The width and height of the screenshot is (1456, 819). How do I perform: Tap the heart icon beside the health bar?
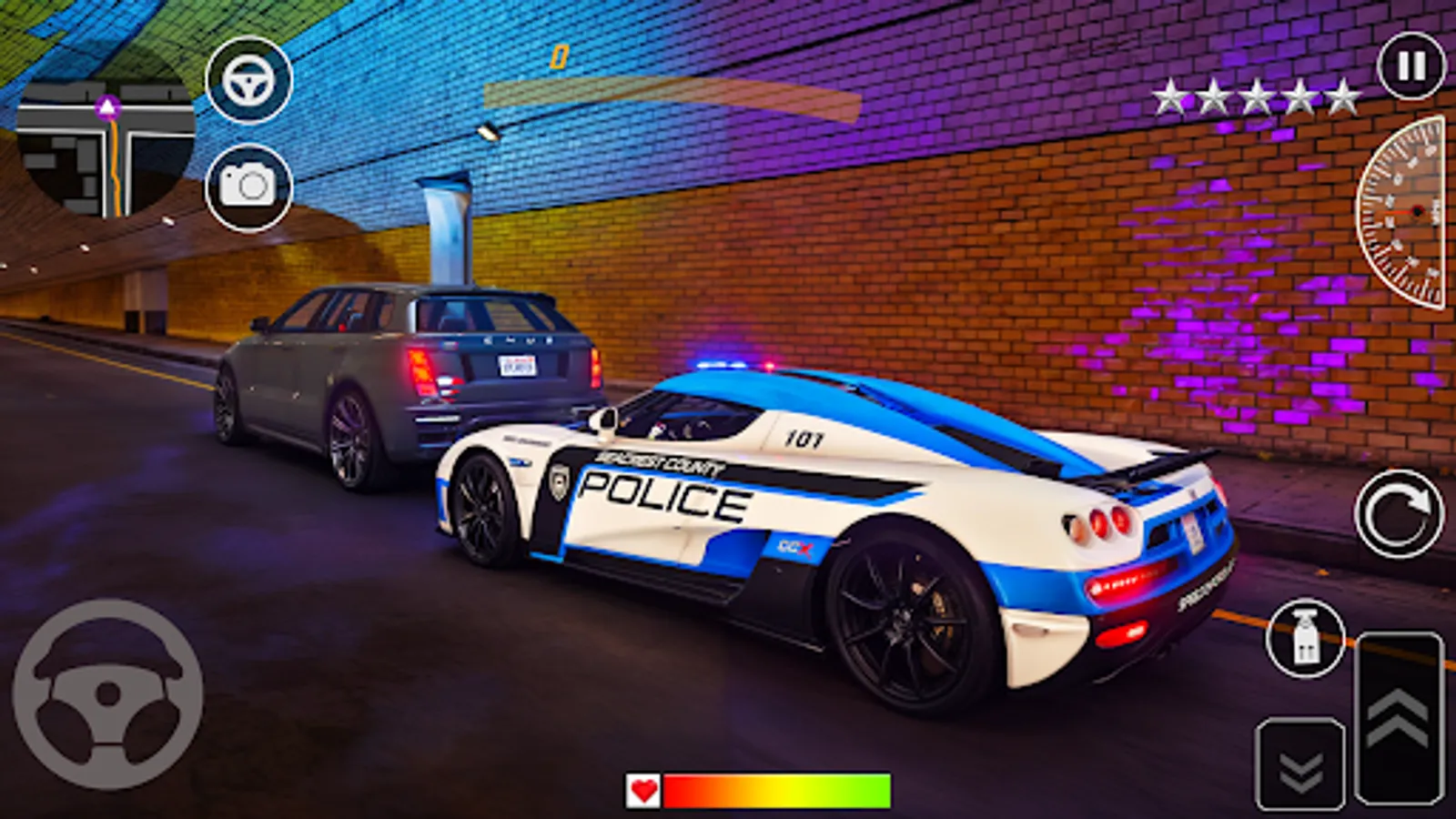coord(642,788)
